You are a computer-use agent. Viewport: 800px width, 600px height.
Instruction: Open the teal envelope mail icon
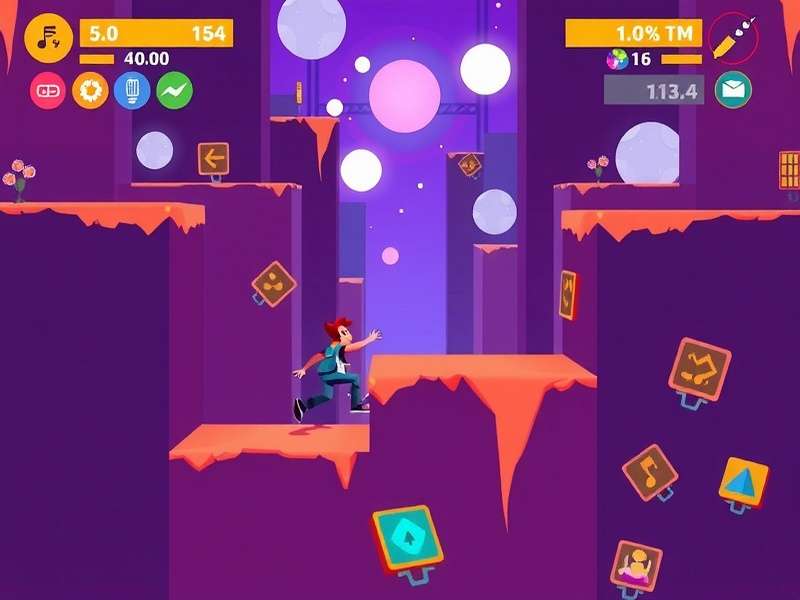coord(733,91)
